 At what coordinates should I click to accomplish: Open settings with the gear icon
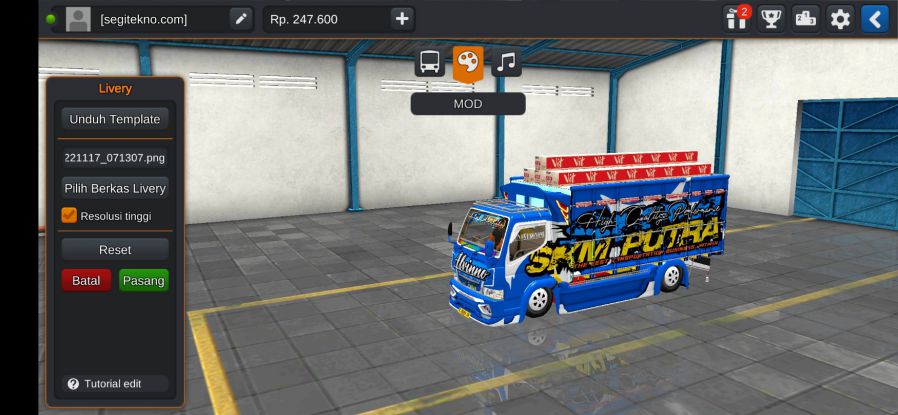tap(840, 19)
